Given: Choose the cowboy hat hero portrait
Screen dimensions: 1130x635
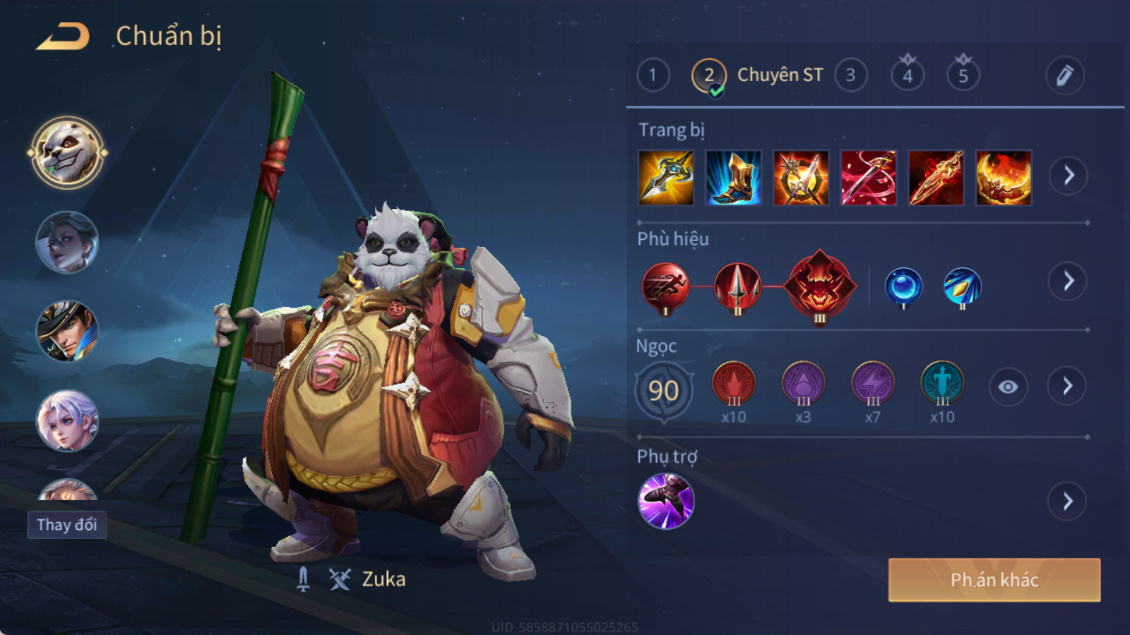Looking at the screenshot, I should (67, 332).
